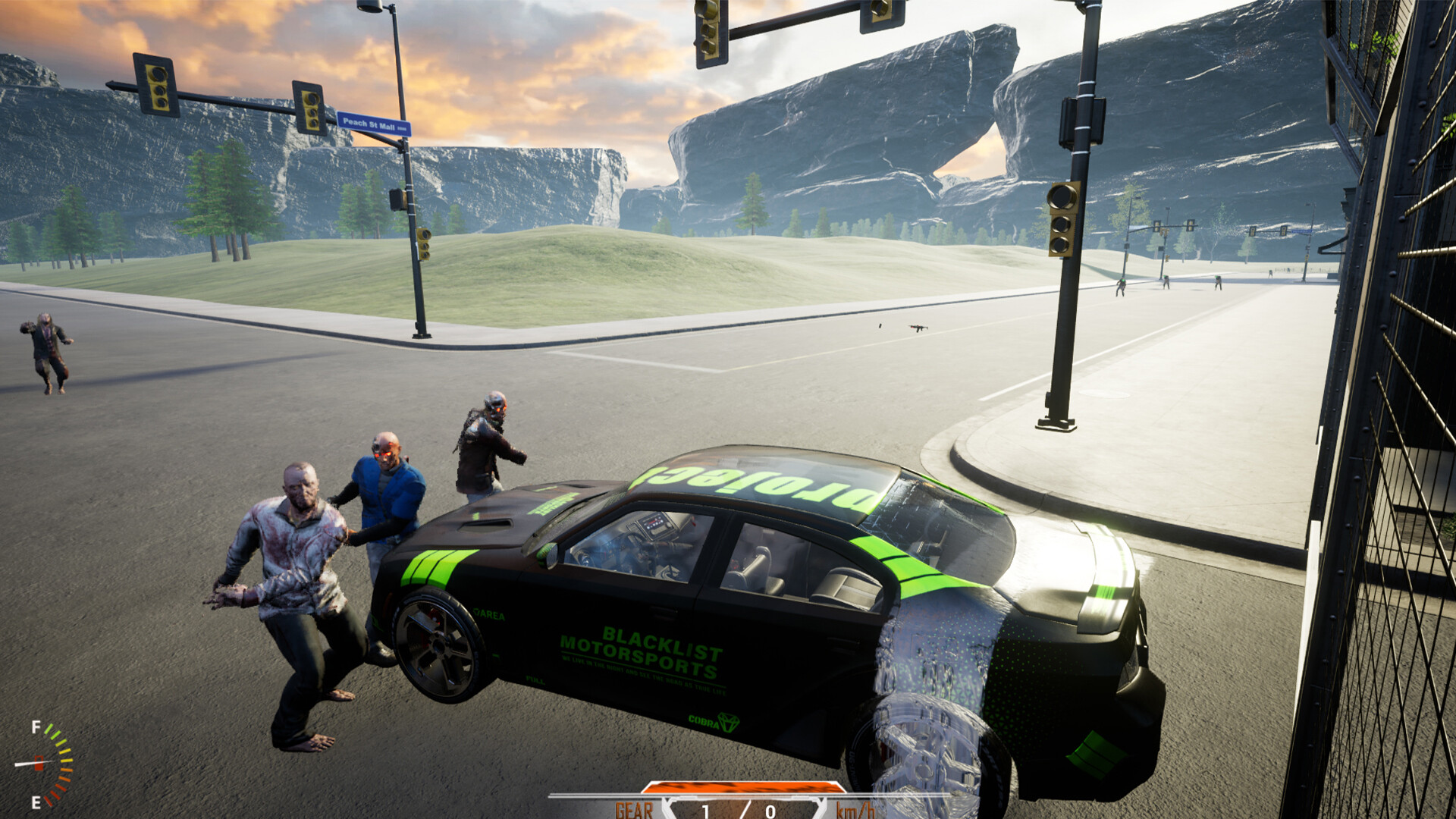Click the green full-fuel tick mark
This screenshot has height=819, width=1456.
click(x=49, y=729)
